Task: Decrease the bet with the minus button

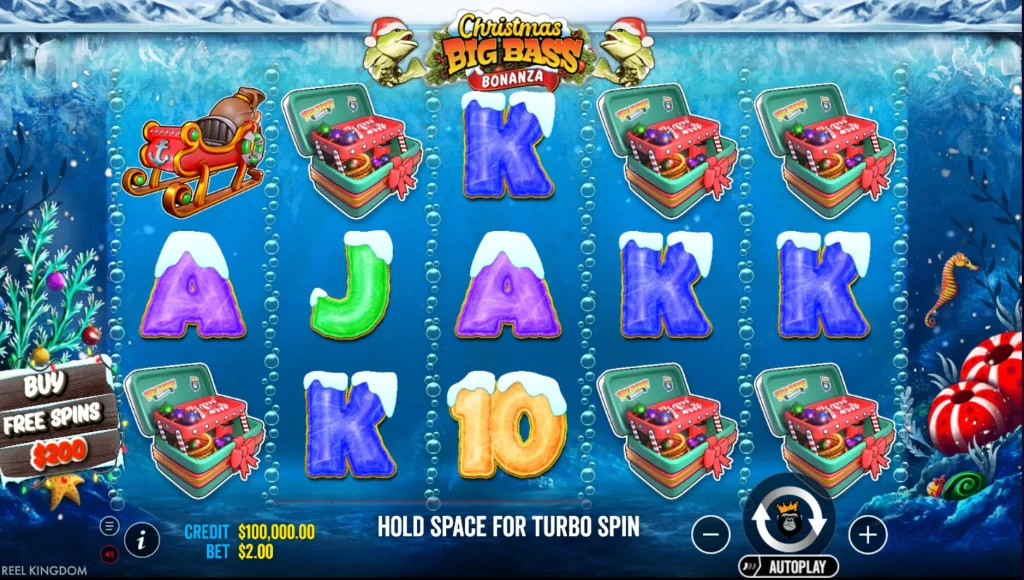Action: (x=710, y=535)
